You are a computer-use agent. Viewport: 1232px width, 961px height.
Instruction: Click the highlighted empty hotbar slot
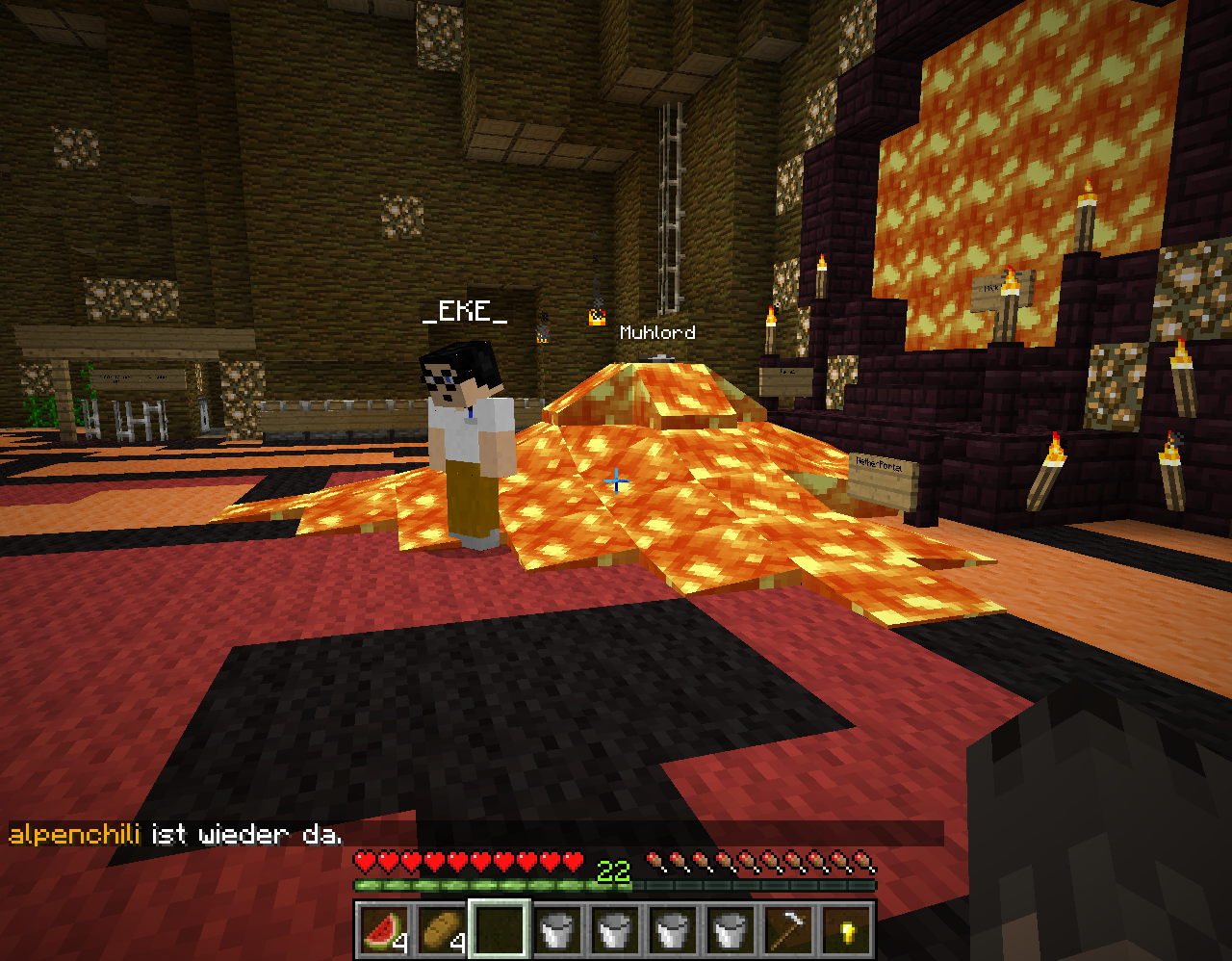499,930
